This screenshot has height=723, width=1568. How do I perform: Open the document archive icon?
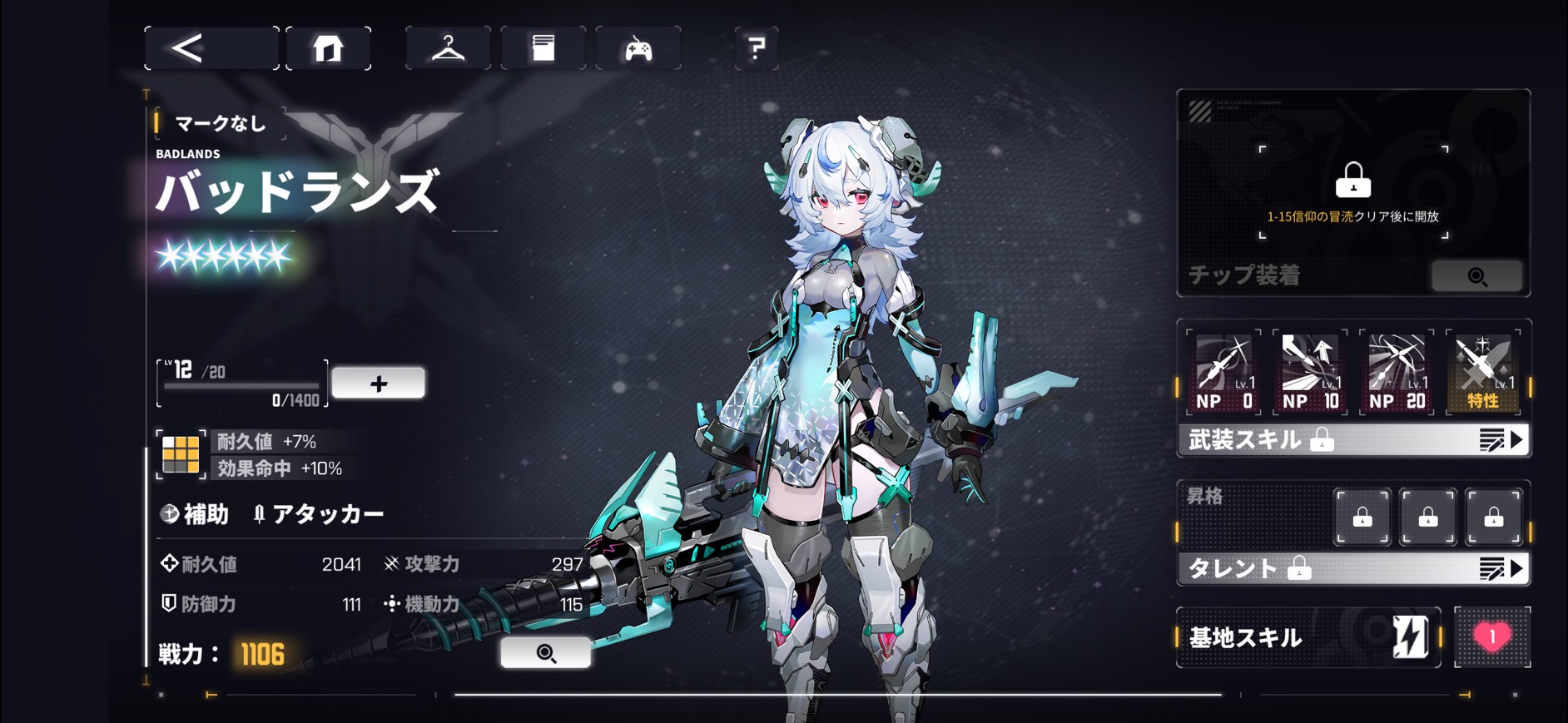pyautogui.click(x=543, y=48)
